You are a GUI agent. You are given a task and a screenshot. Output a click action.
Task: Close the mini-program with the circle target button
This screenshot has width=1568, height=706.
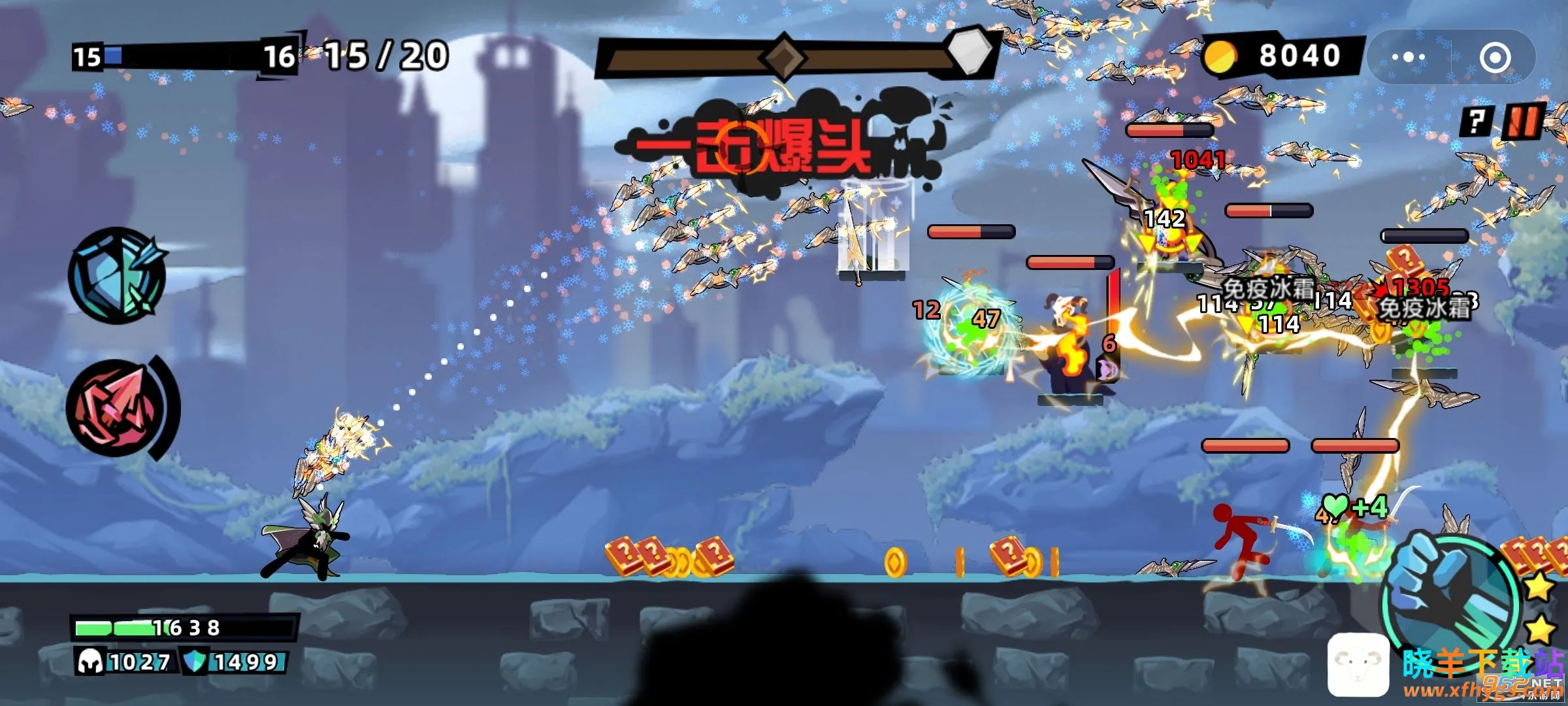pos(1495,57)
